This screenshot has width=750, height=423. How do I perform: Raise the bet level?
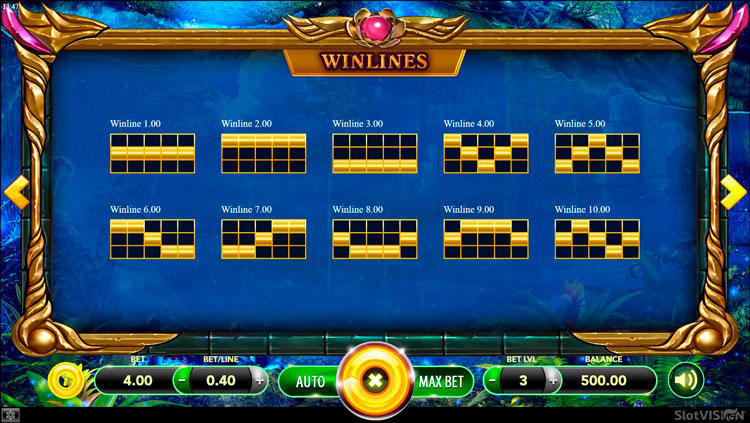tap(550, 380)
